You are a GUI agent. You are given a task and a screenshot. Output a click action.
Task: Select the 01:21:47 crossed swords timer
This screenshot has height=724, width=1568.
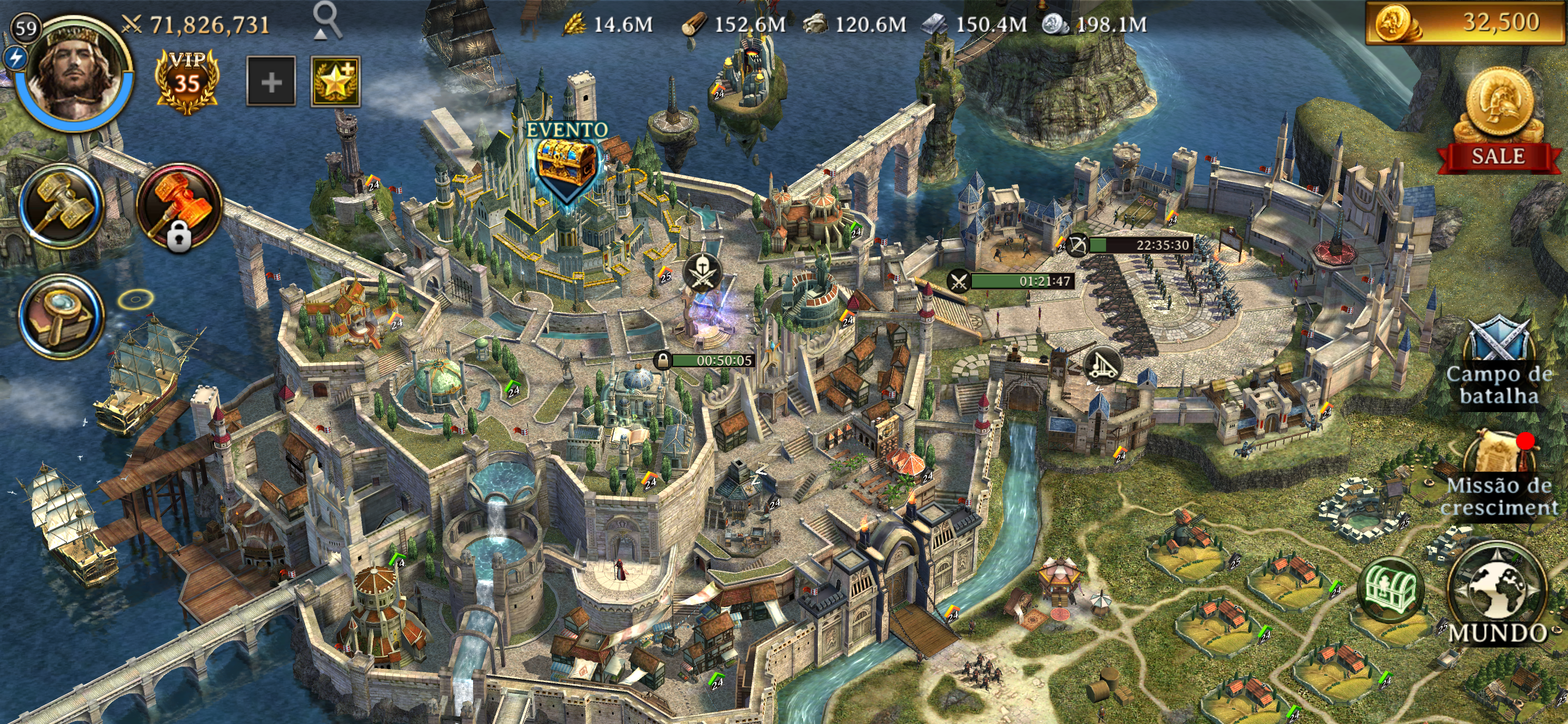point(1012,281)
